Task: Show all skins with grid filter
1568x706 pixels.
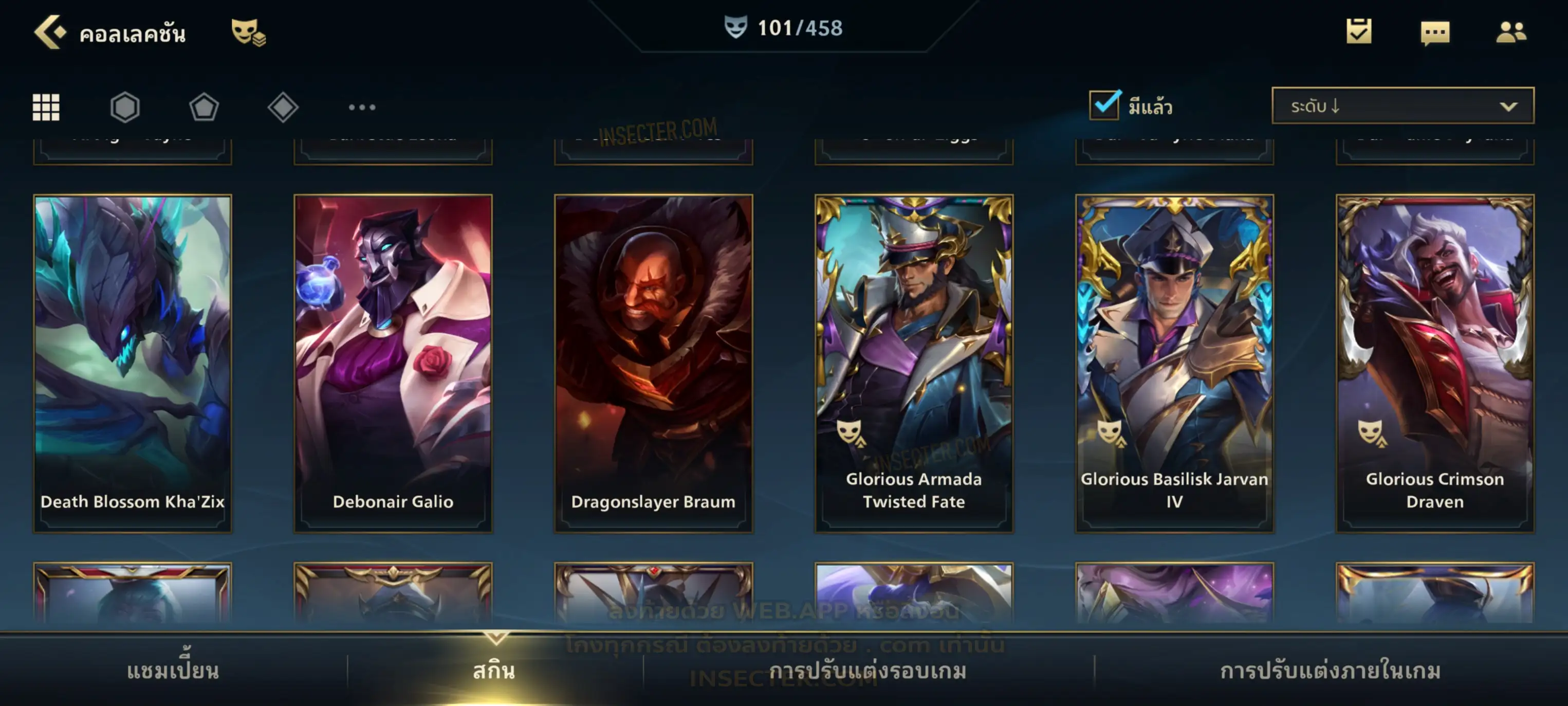Action: click(46, 107)
